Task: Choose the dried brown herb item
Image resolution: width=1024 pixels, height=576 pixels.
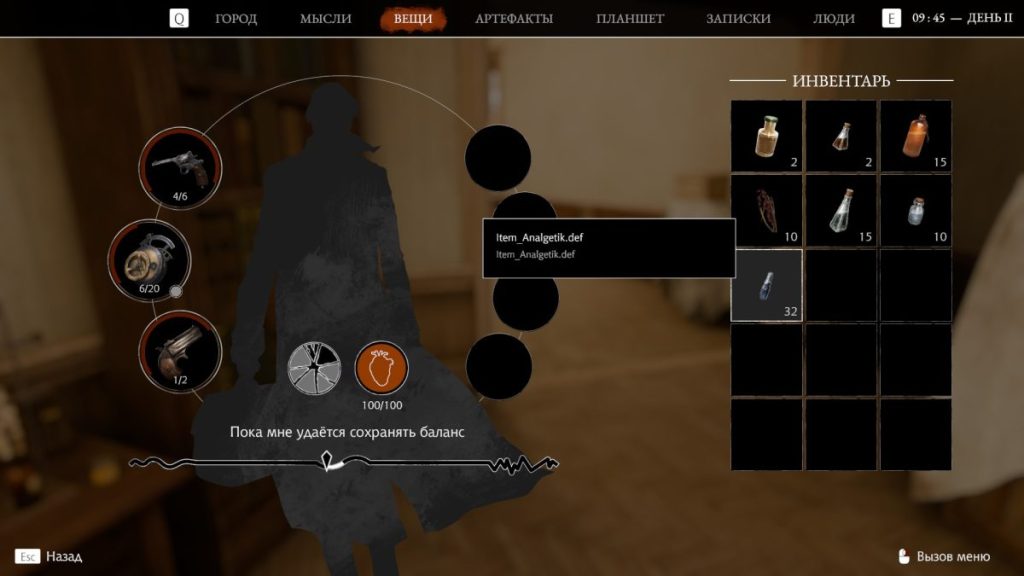Action: 766,211
